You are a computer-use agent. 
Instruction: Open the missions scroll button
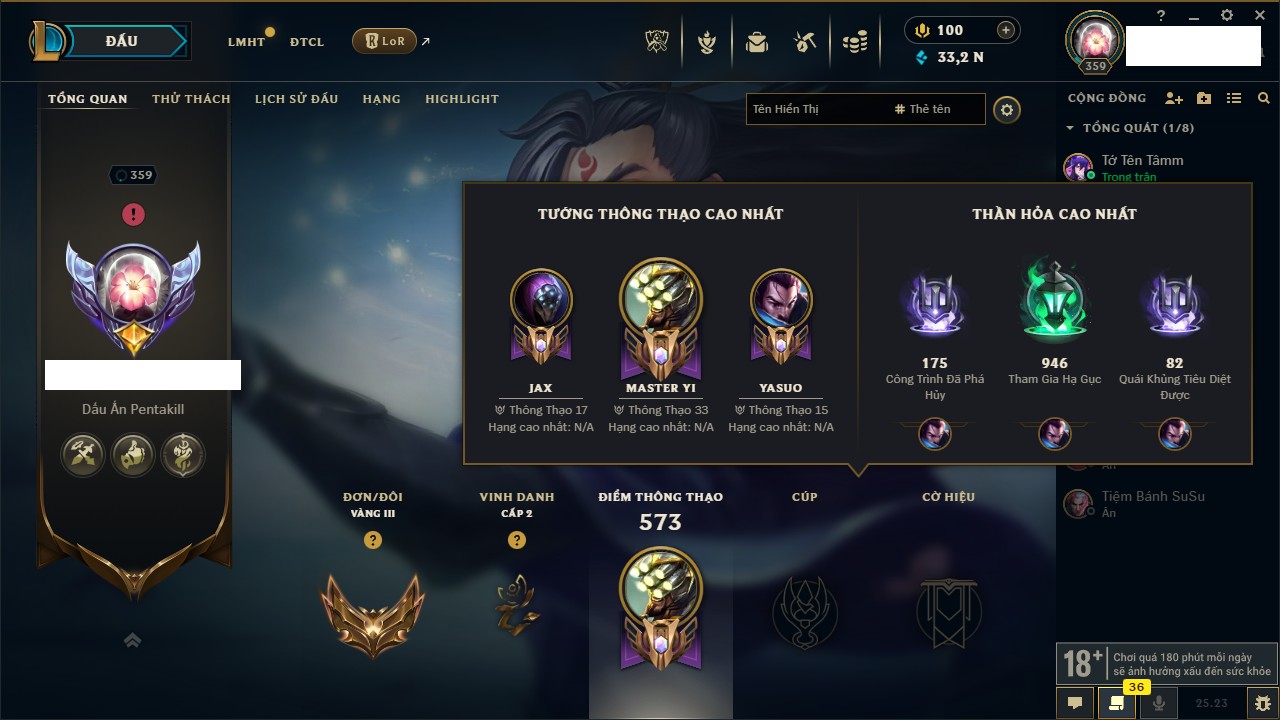click(1116, 703)
